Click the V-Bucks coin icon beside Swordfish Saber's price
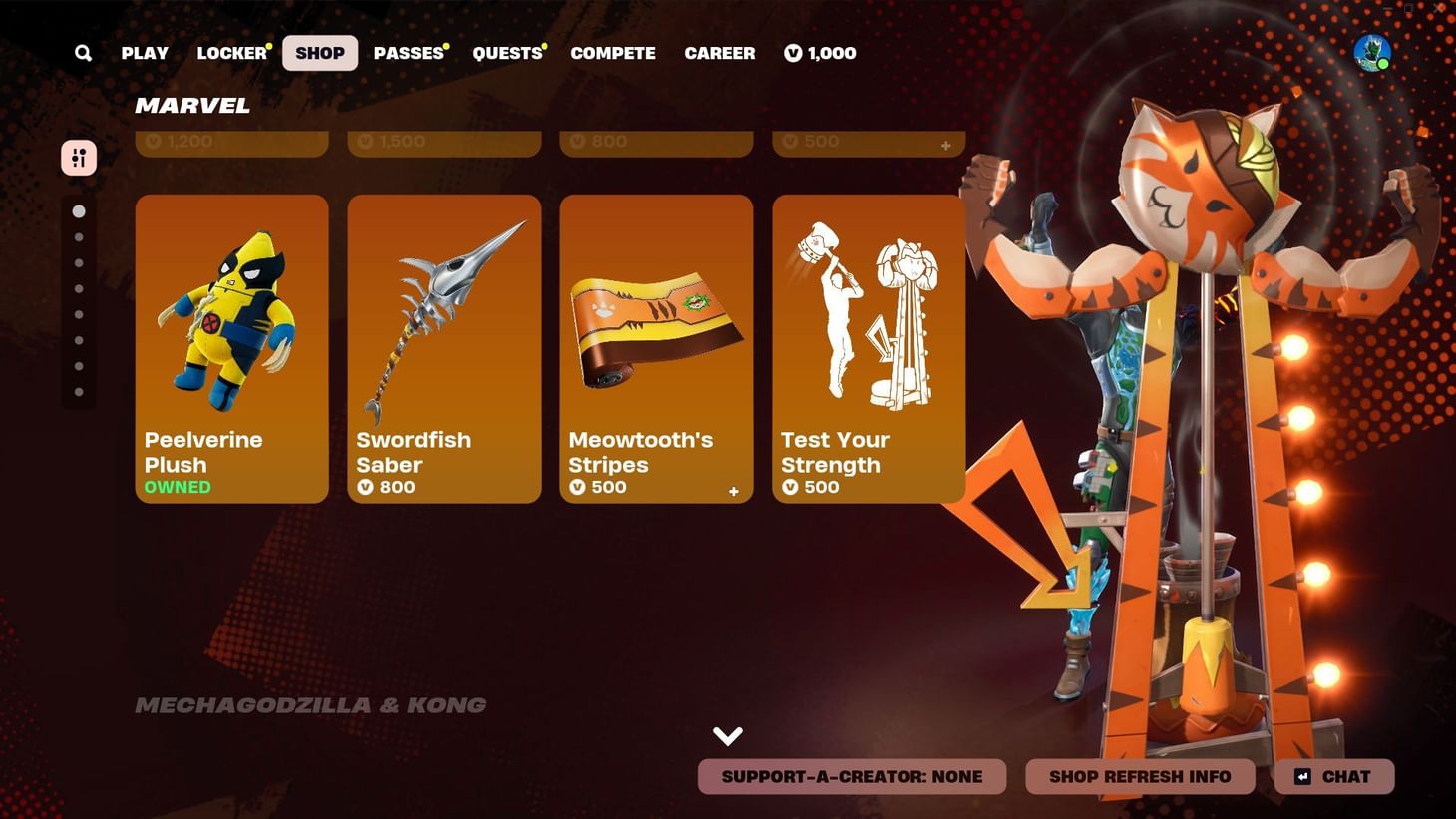Viewport: 1456px width, 819px height. [x=367, y=487]
